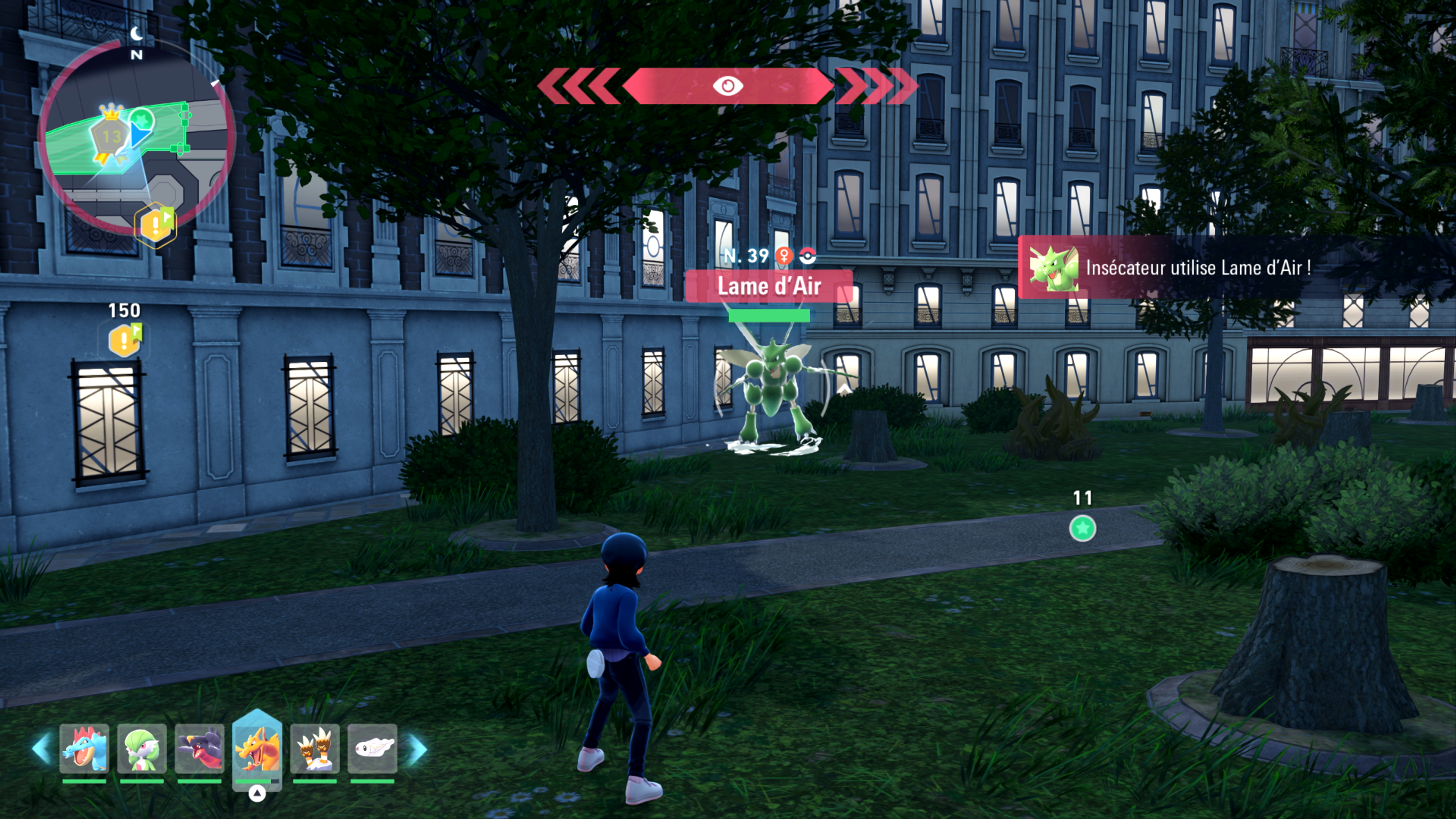Viewport: 1456px width, 819px height.
Task: Select Feraligatr in the party bar
Action: click(x=84, y=748)
